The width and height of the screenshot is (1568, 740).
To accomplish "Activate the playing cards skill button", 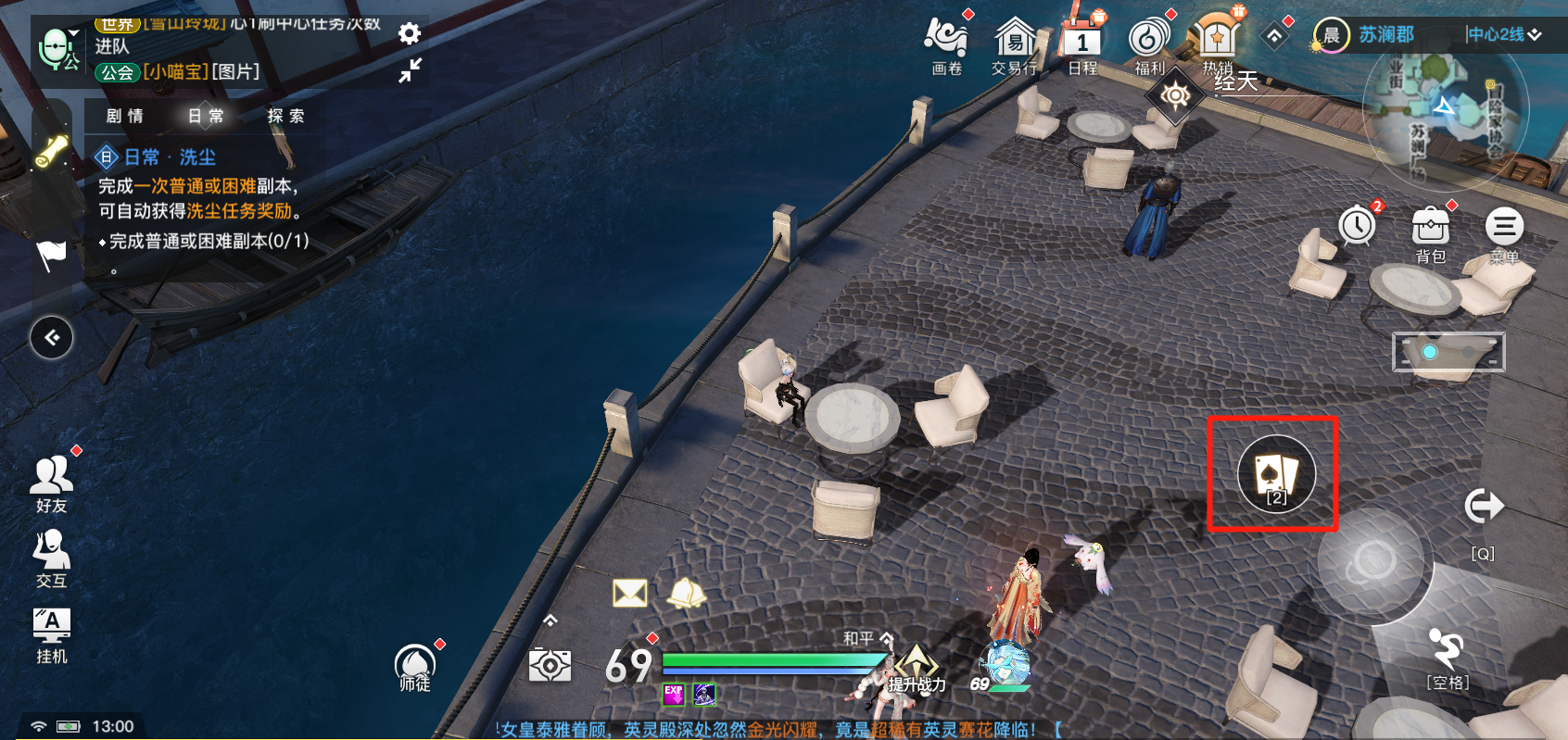I will pos(1276,474).
